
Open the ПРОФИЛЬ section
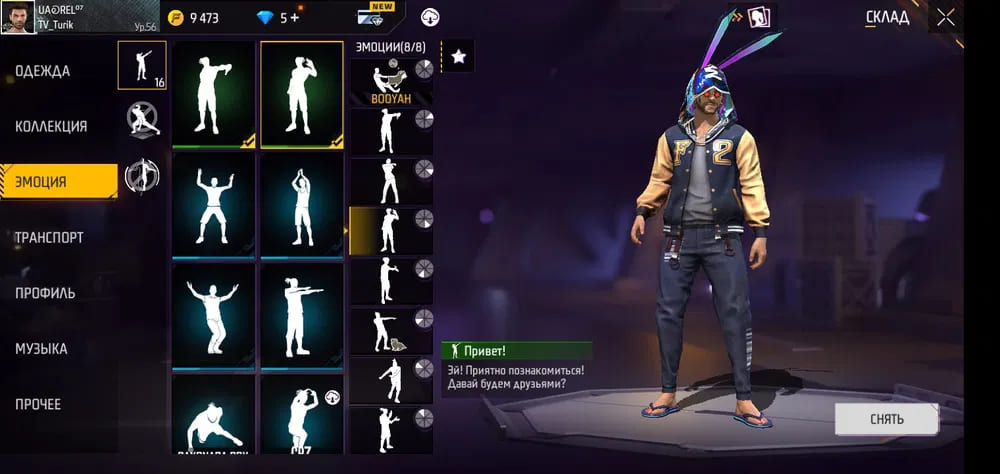click(45, 294)
